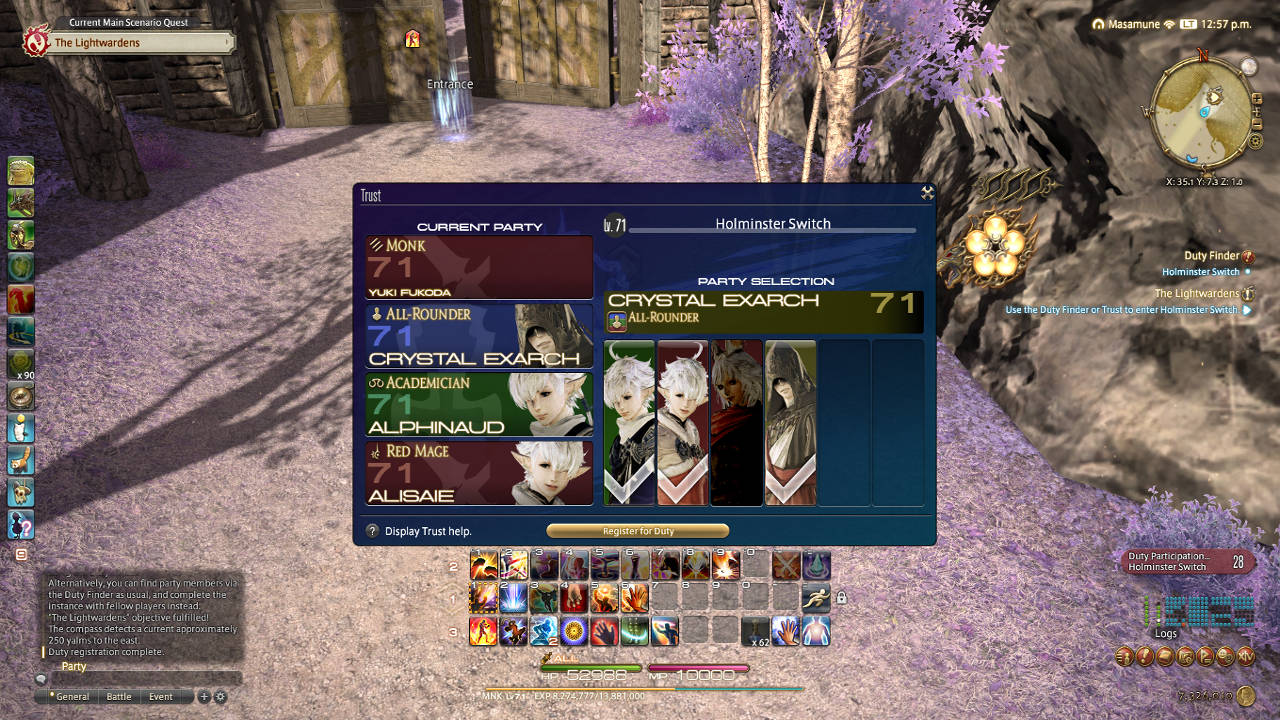Viewport: 1280px width, 720px height.
Task: Open the Duty Finder tracker entry
Action: point(1211,256)
